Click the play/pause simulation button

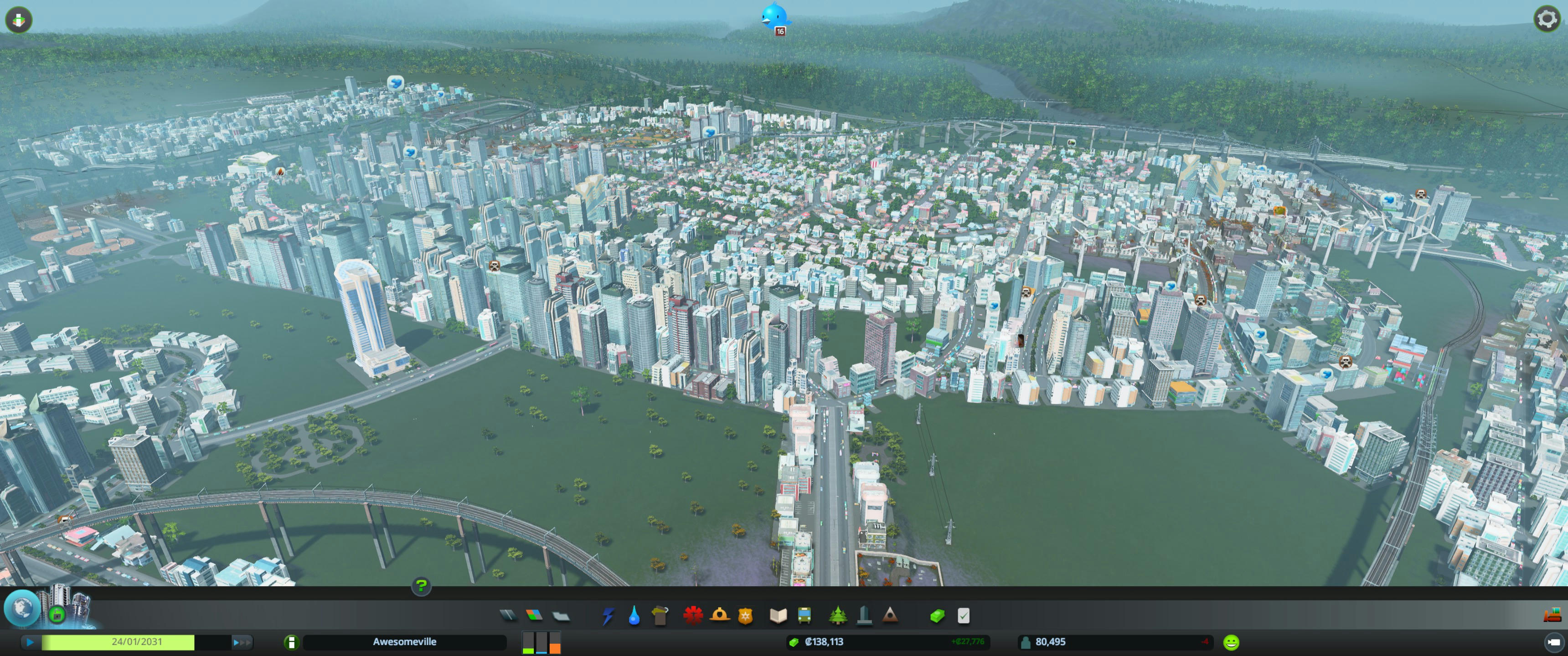click(x=30, y=642)
